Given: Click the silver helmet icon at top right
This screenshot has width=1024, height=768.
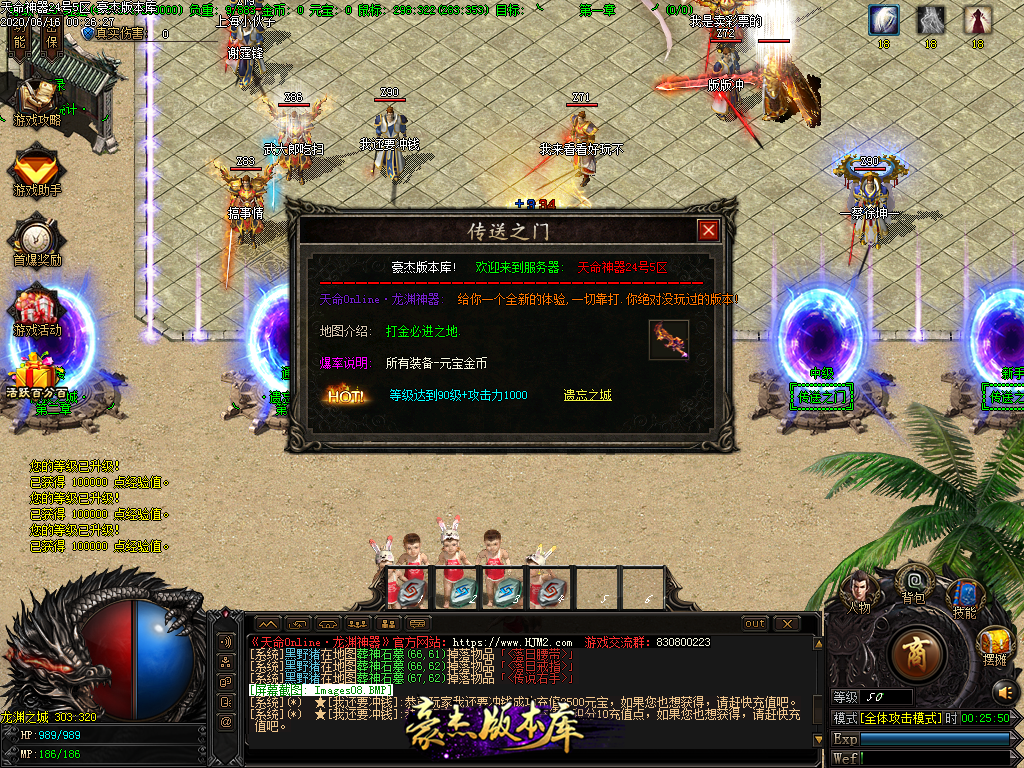Looking at the screenshot, I should [x=931, y=20].
